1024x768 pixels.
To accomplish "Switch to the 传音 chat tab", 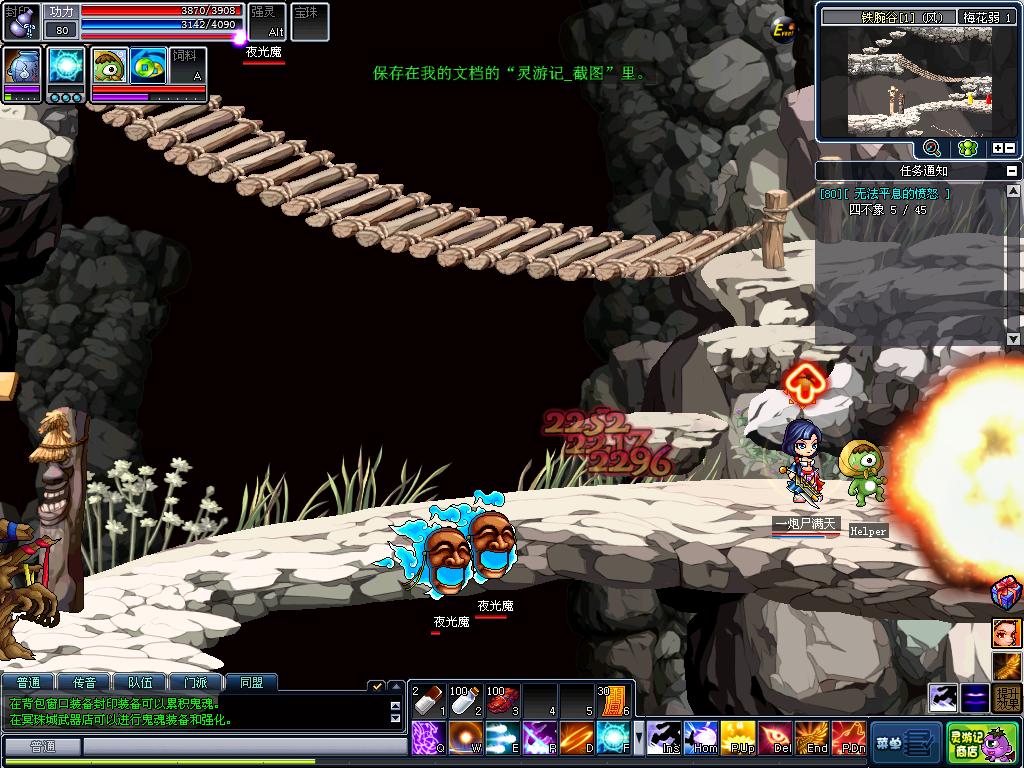I will tap(84, 683).
